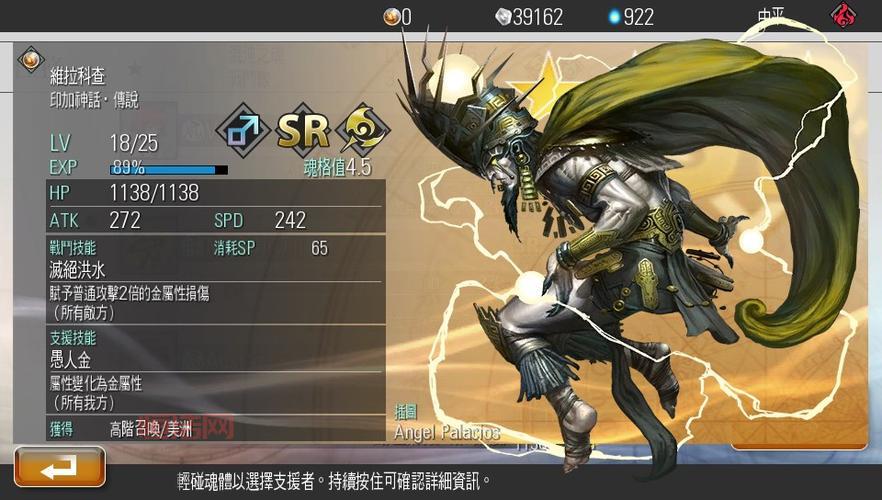Viewport: 882px width, 500px height.
Task: Select the blue arrow attribute icon
Action: (x=244, y=130)
